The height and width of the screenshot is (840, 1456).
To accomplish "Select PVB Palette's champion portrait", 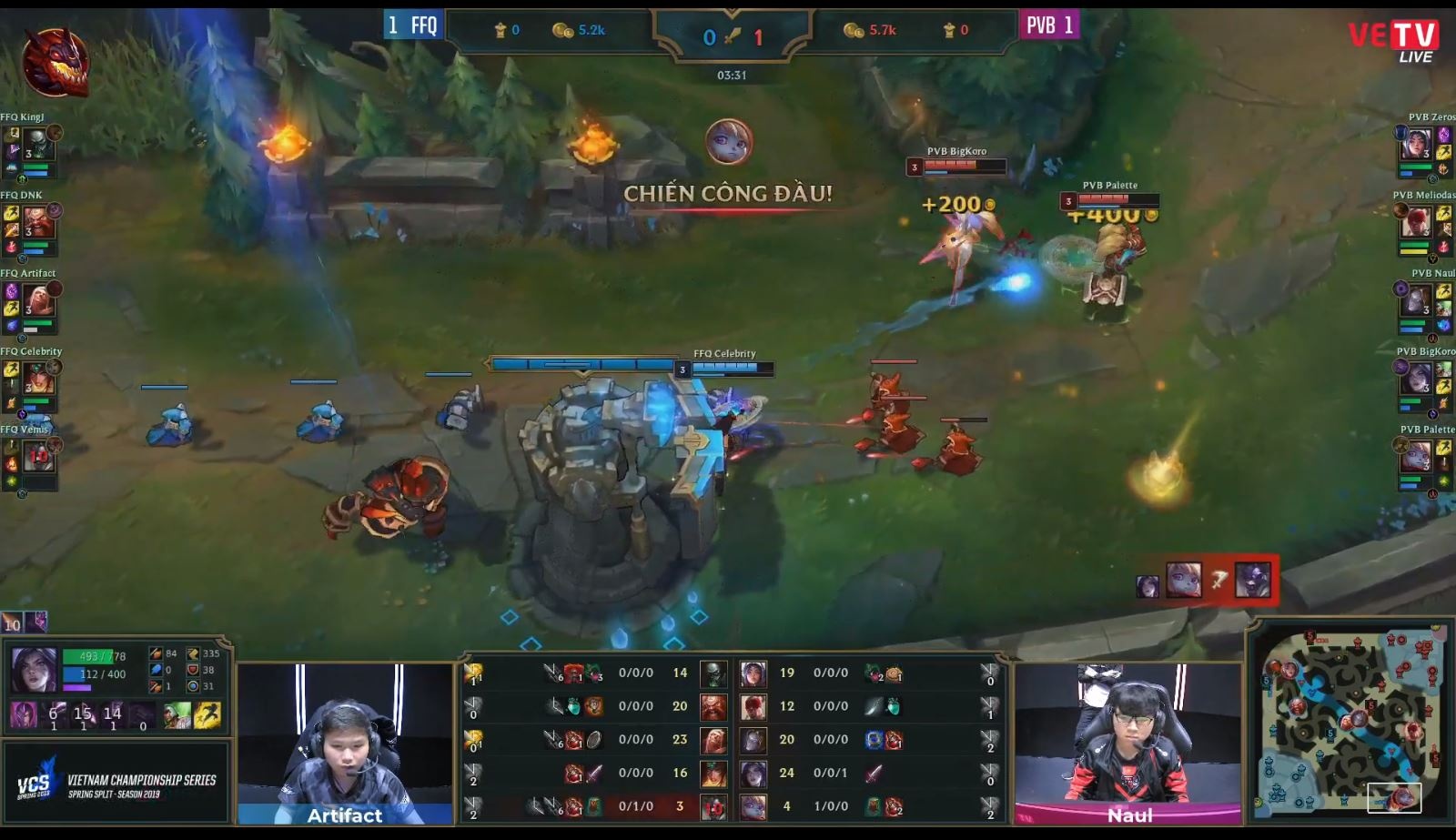I will [1416, 455].
